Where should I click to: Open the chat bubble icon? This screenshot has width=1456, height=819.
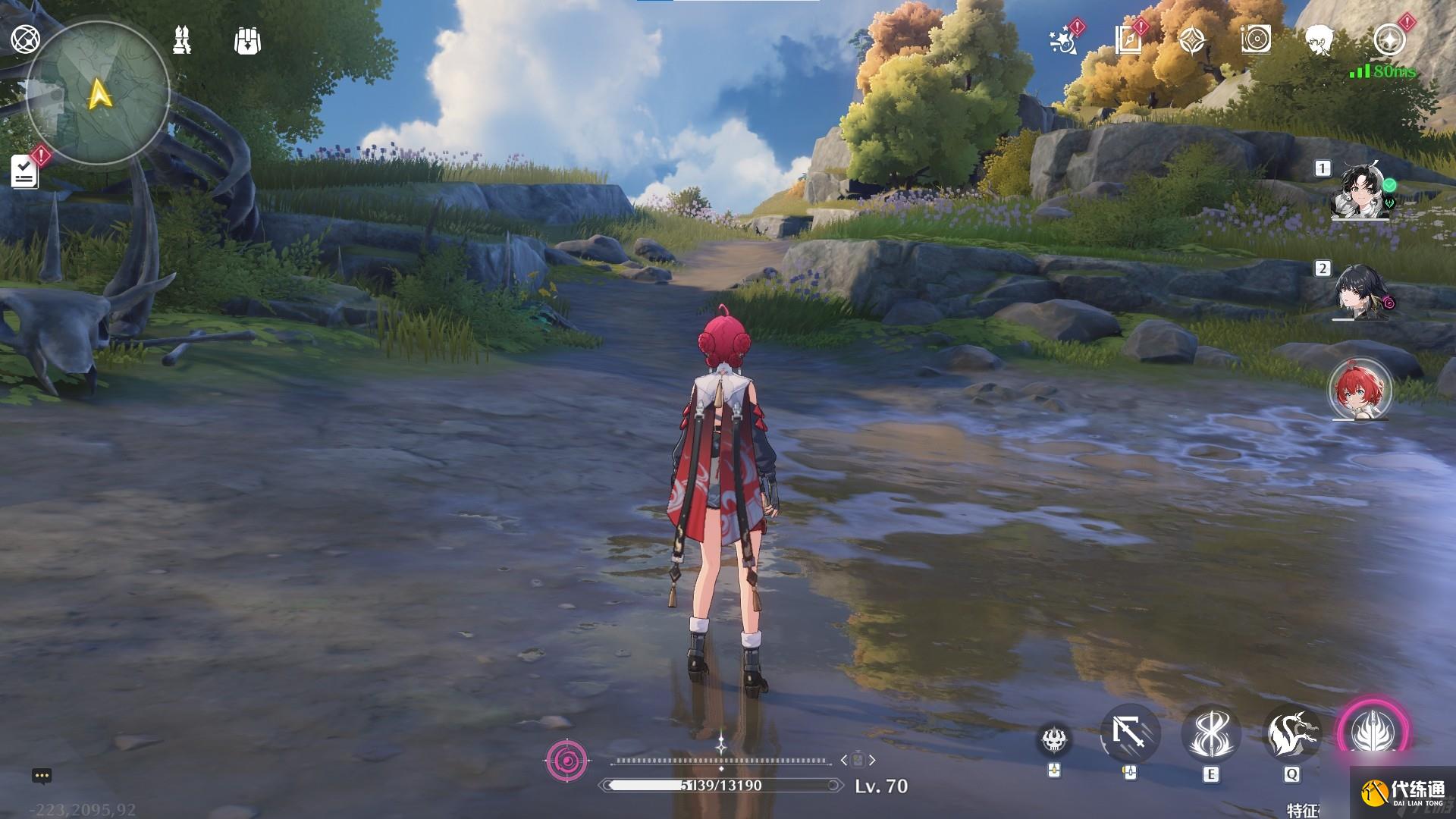[42, 776]
